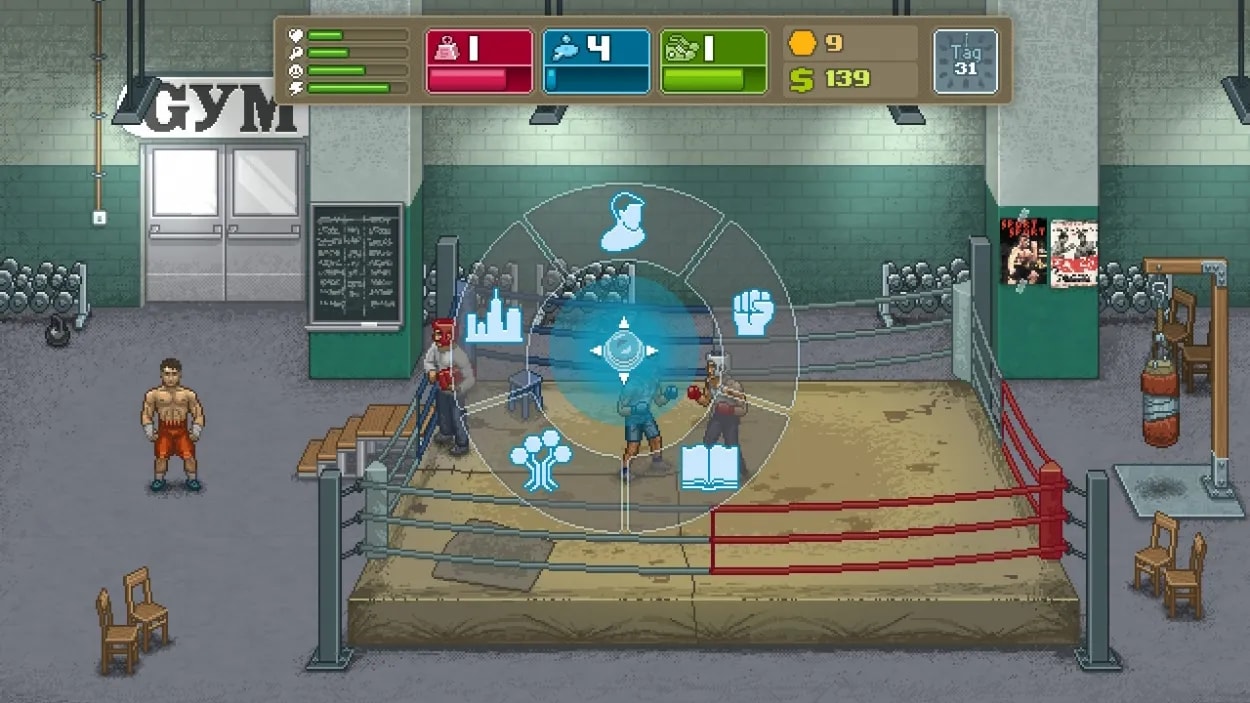Image resolution: width=1250 pixels, height=703 pixels.
Task: Select the head profile radial option
Action: 623,221
